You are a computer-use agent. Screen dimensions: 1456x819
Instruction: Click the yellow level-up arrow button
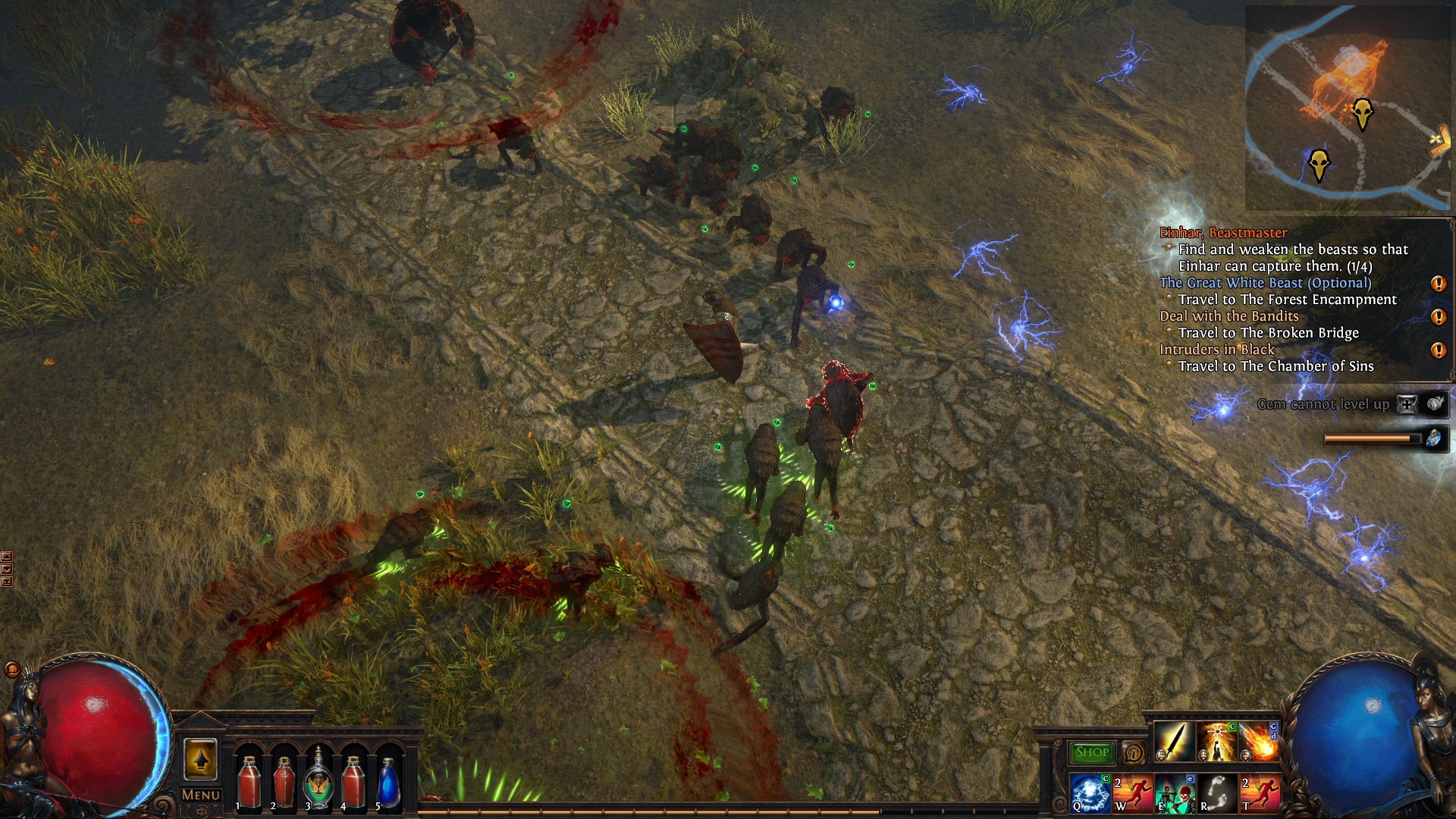click(x=200, y=758)
